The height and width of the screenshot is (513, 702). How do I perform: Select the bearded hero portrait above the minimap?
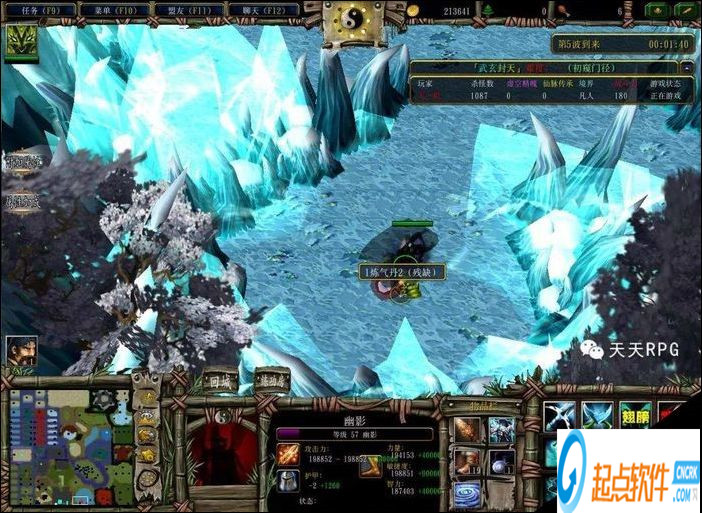point(20,350)
